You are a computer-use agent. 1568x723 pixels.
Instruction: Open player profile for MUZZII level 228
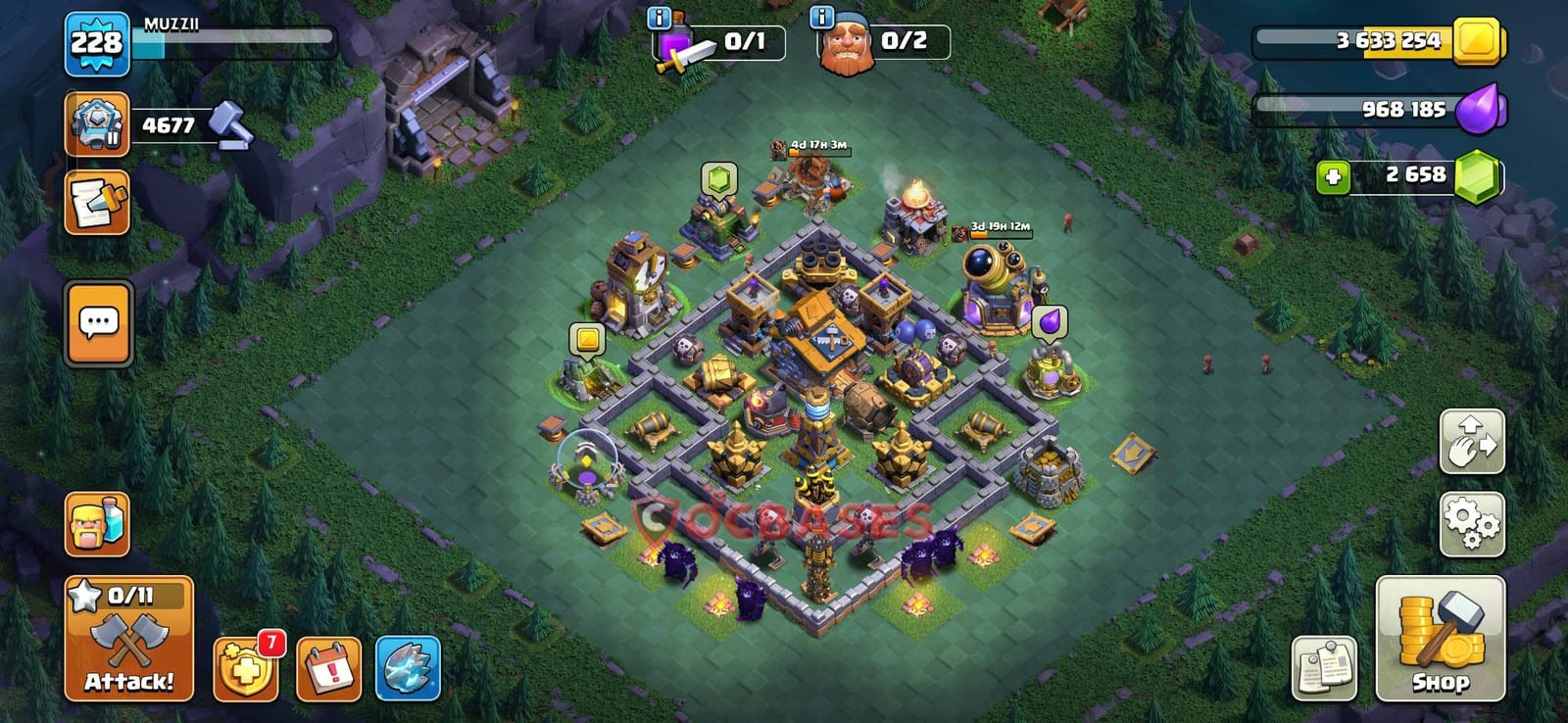tap(93, 41)
